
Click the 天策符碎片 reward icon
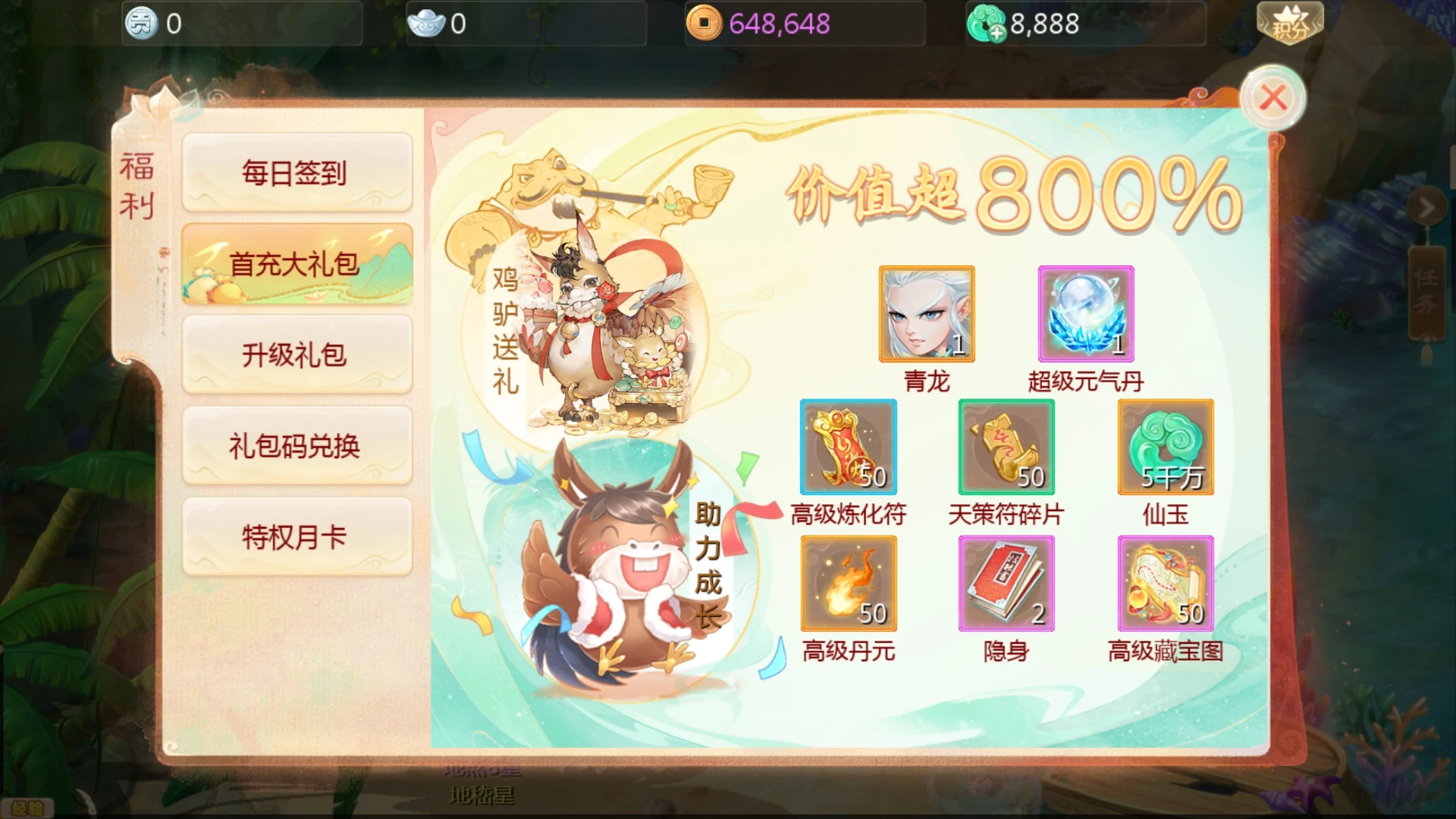tap(1006, 447)
